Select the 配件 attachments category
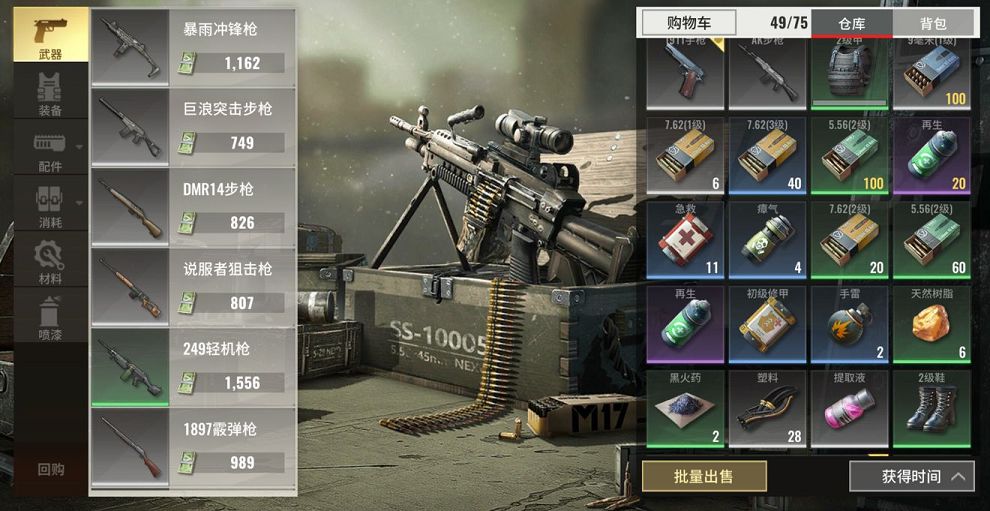This screenshot has height=511, width=990. click(x=49, y=151)
